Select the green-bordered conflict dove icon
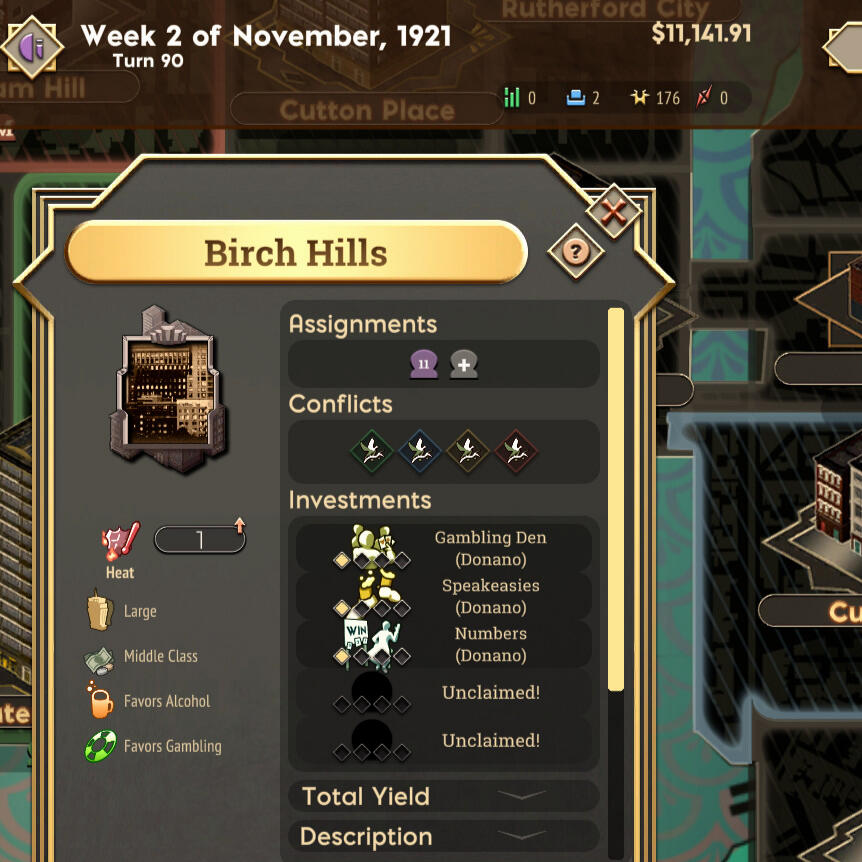This screenshot has height=862, width=862. tap(372, 451)
